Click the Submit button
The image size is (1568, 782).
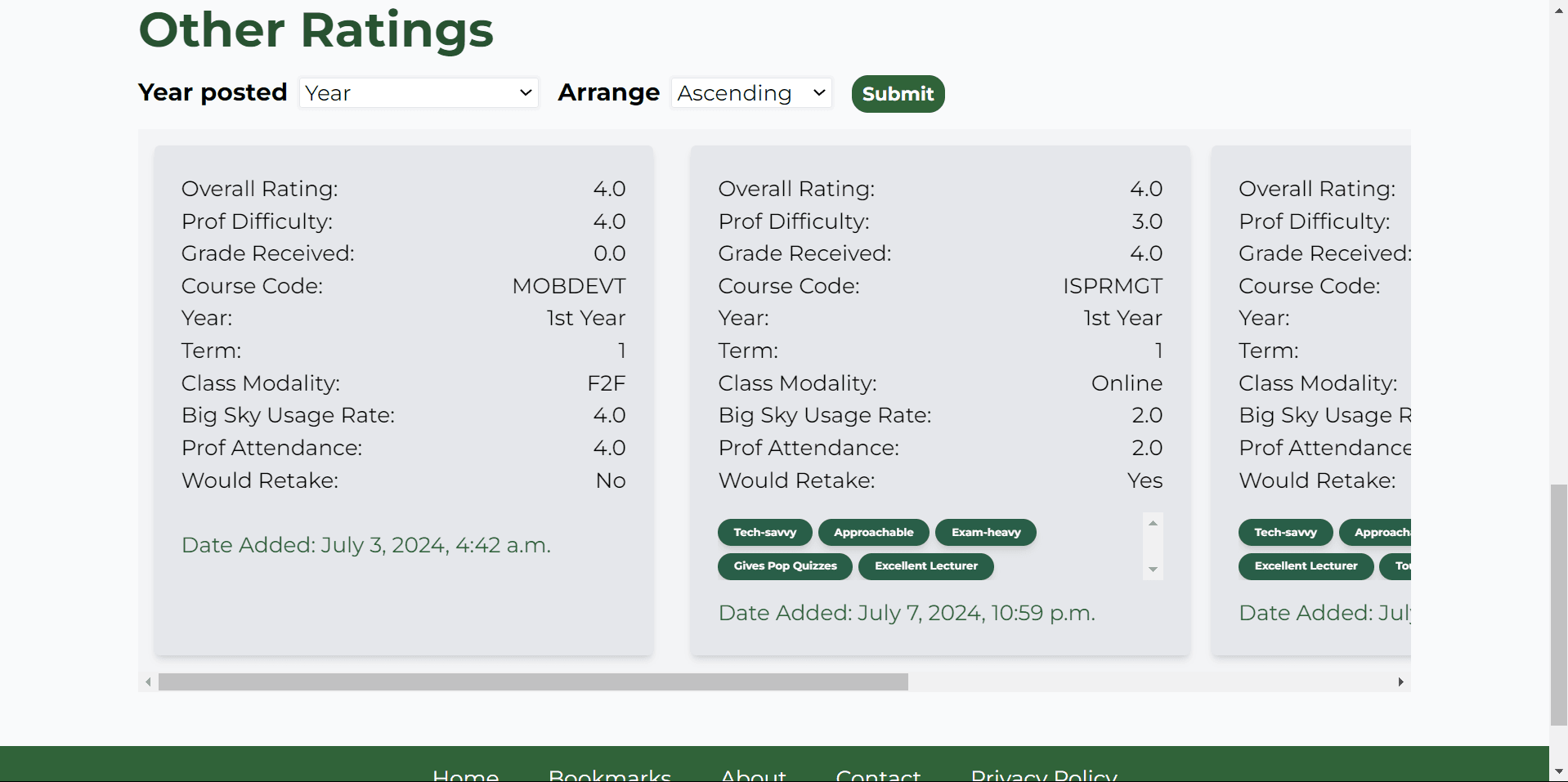click(x=897, y=93)
